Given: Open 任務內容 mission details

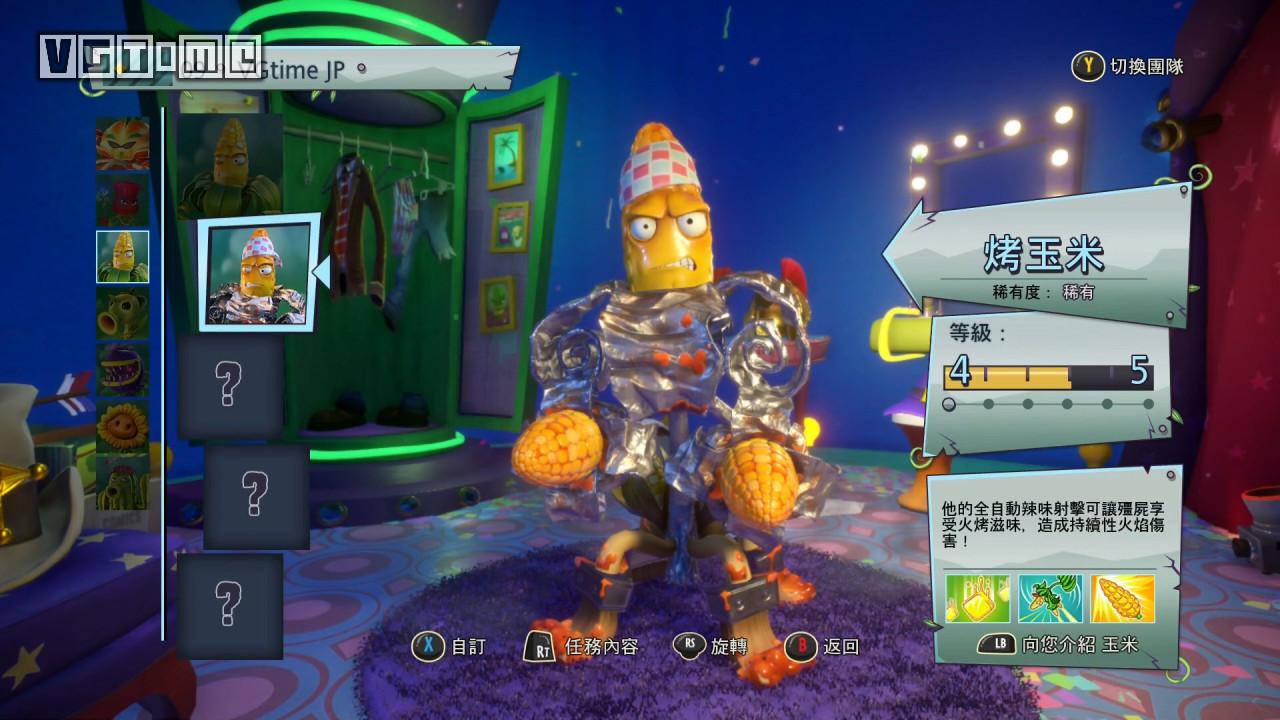Looking at the screenshot, I should point(581,647).
